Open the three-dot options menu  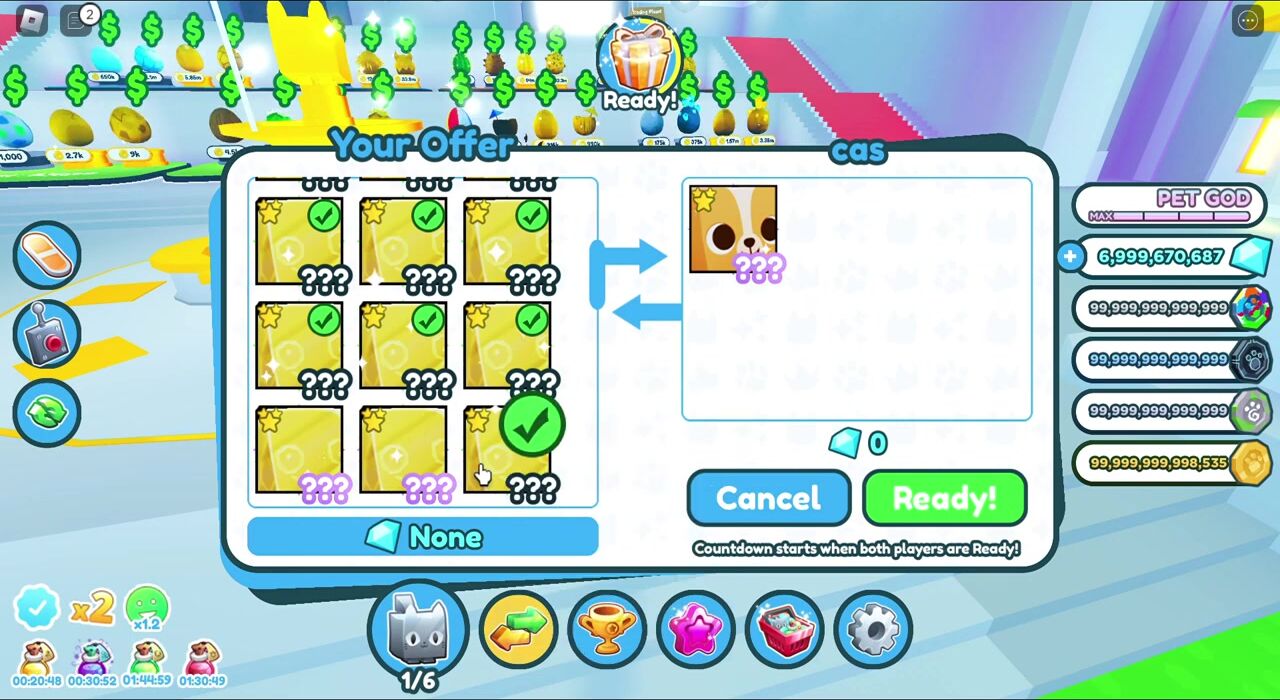[1248, 19]
